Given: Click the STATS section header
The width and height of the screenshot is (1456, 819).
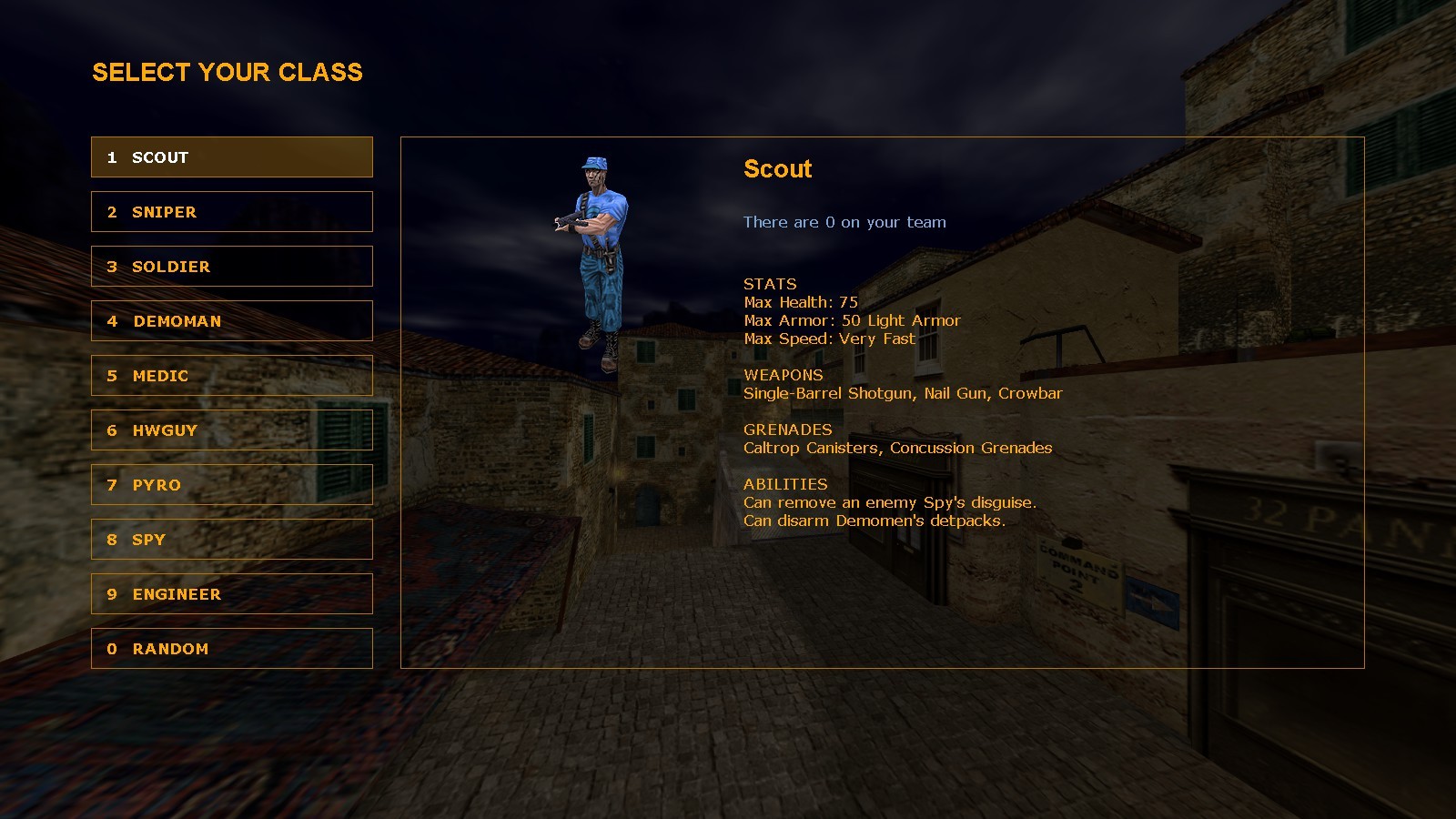Looking at the screenshot, I should pos(769,283).
